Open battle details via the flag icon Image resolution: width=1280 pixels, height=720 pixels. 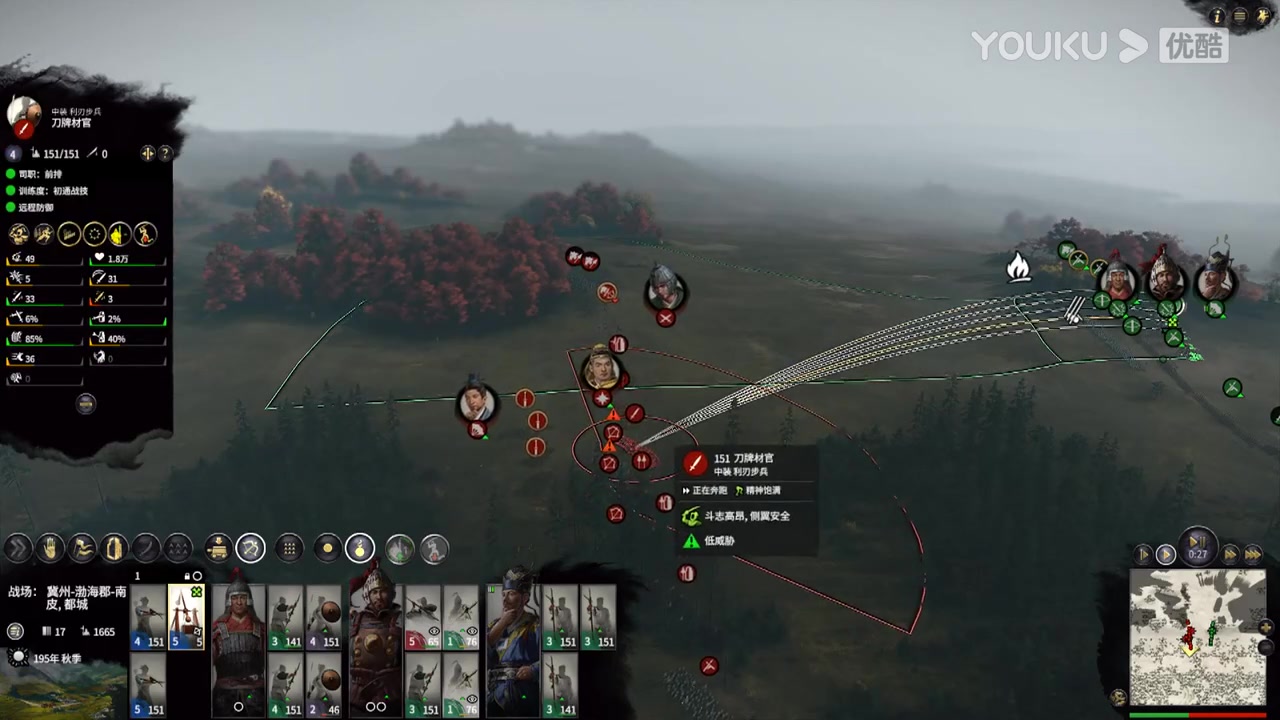click(14, 630)
